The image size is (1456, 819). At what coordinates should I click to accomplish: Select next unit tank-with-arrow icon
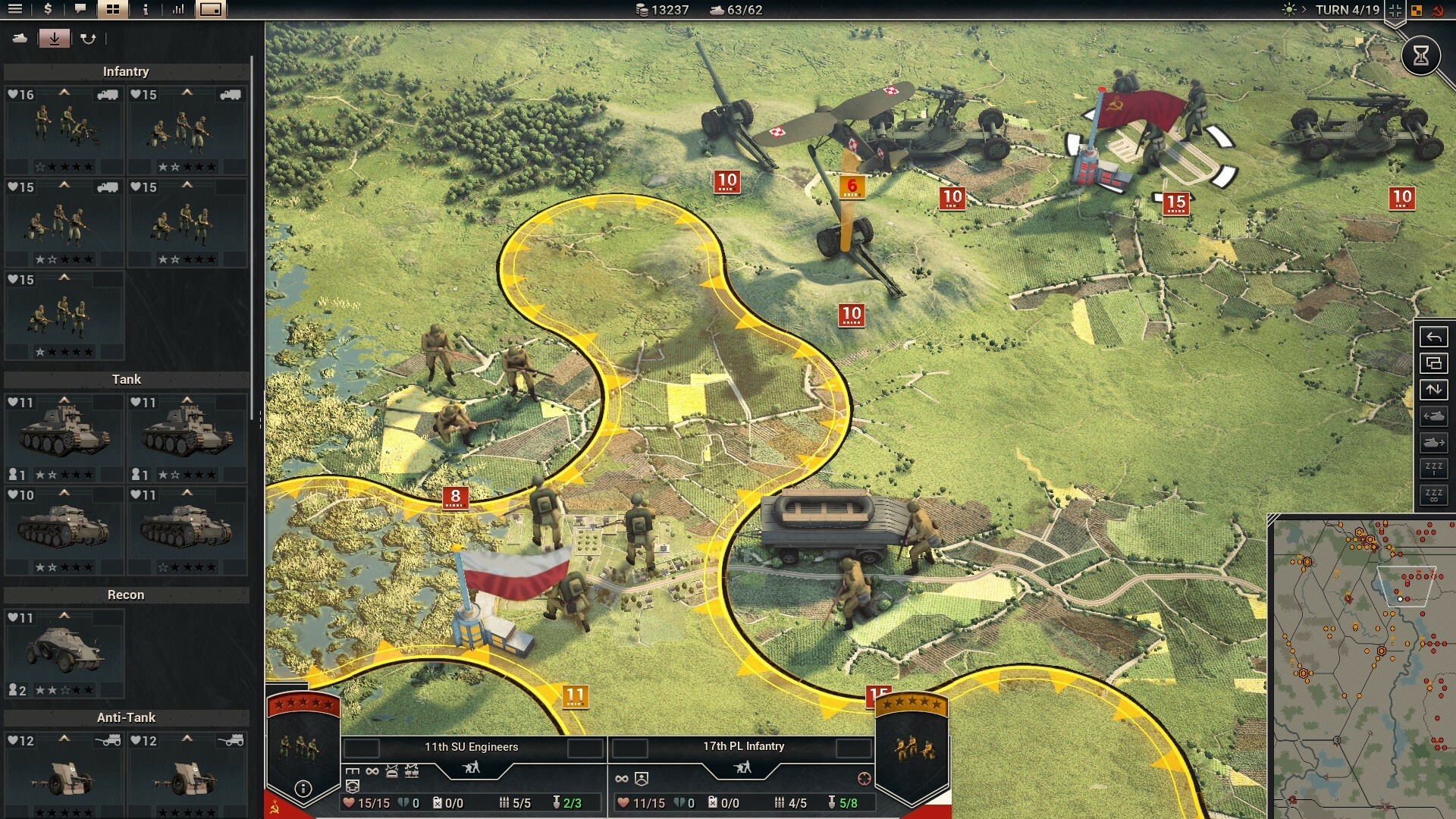click(1434, 441)
